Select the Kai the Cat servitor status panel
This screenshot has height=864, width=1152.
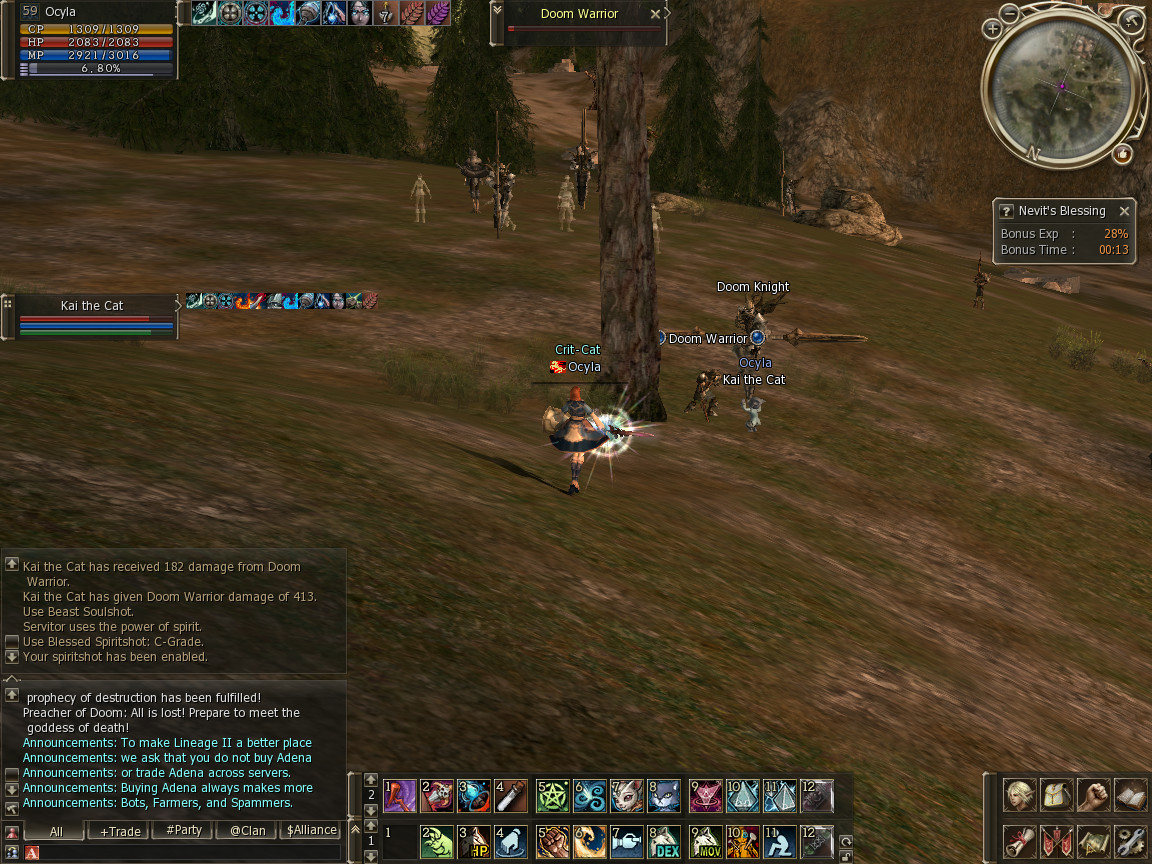click(x=92, y=315)
